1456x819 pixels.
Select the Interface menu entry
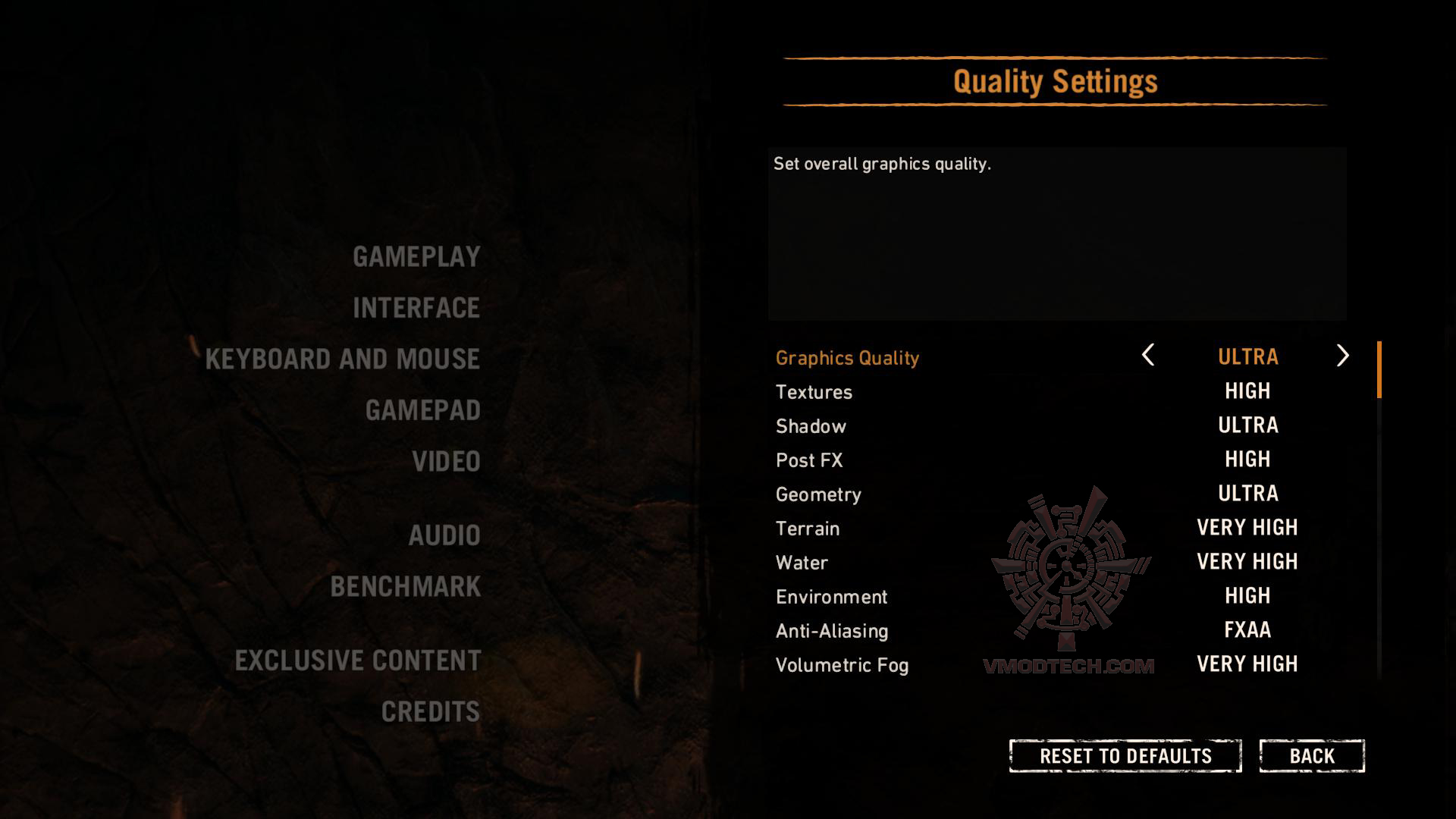tap(416, 308)
